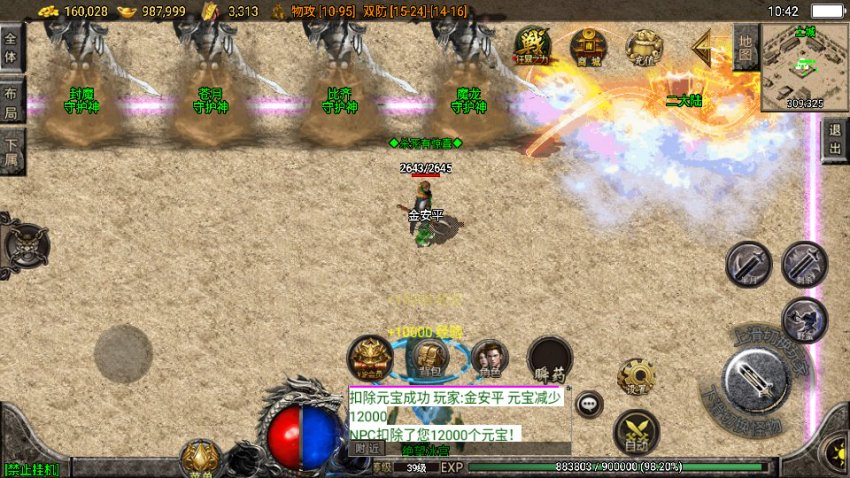
Task: Select the 全体 tab on the left edge
Action: [12, 46]
